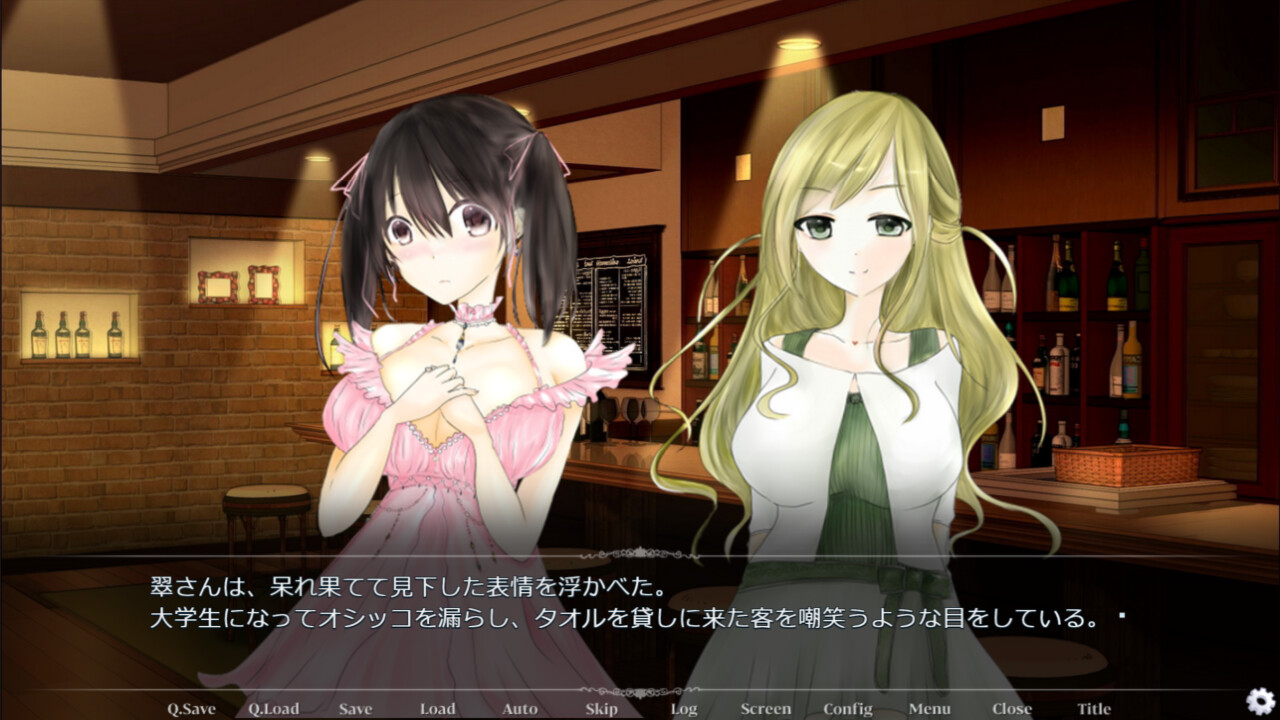Open the Save screen
This screenshot has width=1280, height=720.
pyautogui.click(x=355, y=708)
